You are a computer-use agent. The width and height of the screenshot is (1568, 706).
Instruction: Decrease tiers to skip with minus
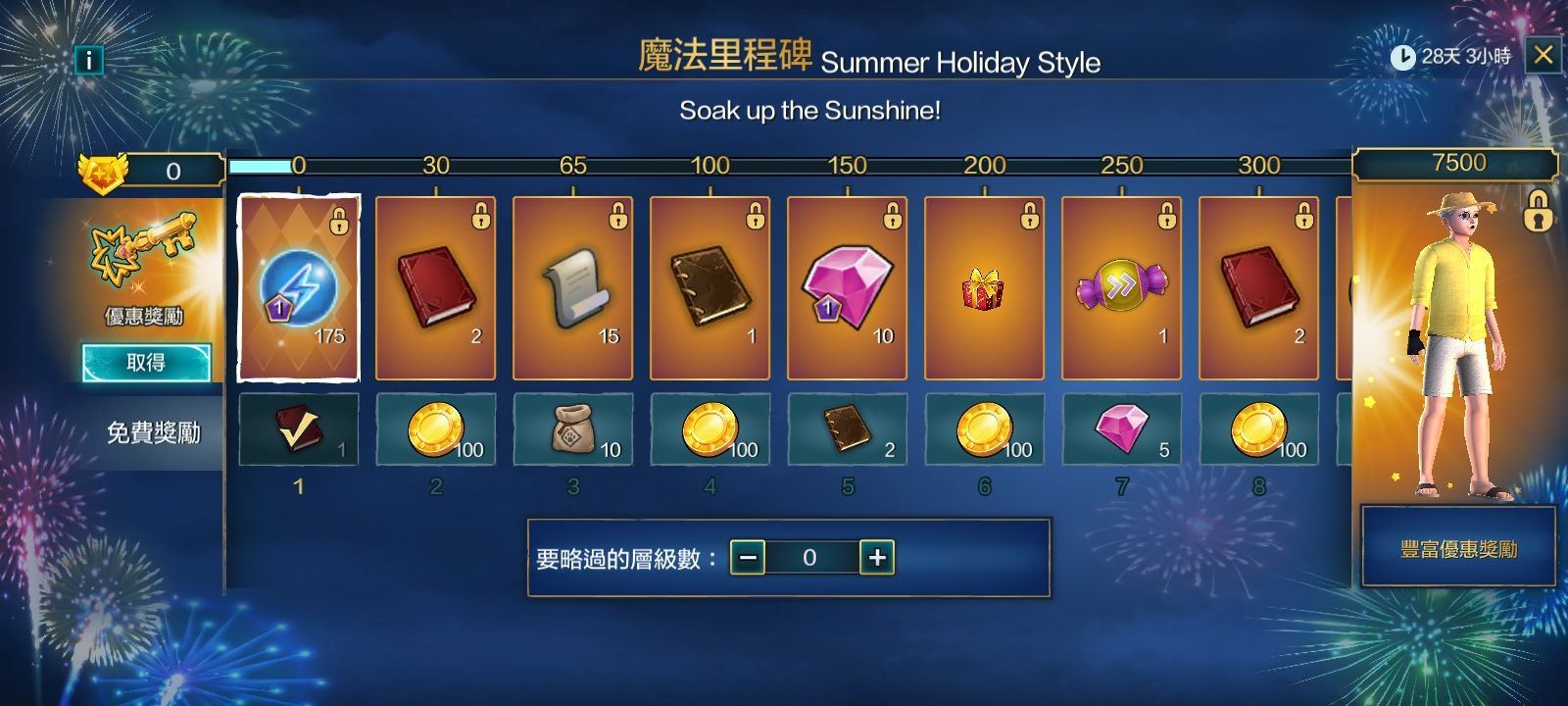pyautogui.click(x=748, y=558)
